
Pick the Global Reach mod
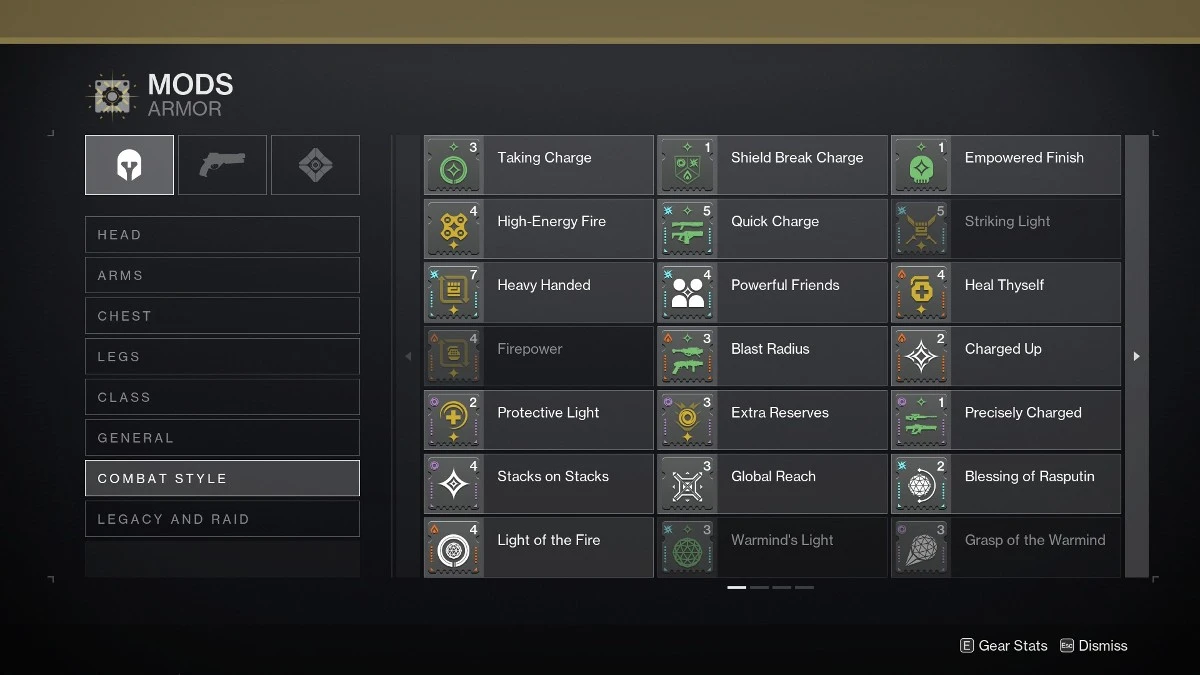772,484
